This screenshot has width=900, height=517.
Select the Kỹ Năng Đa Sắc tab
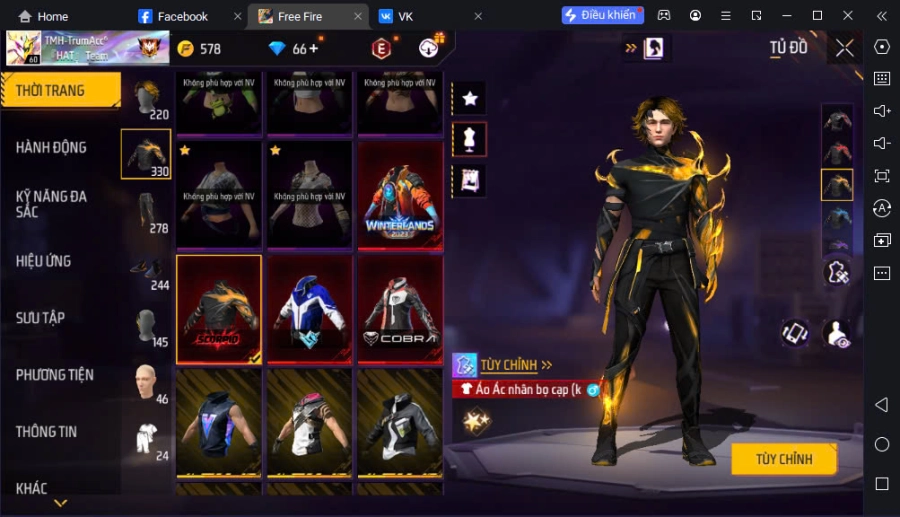click(x=51, y=204)
